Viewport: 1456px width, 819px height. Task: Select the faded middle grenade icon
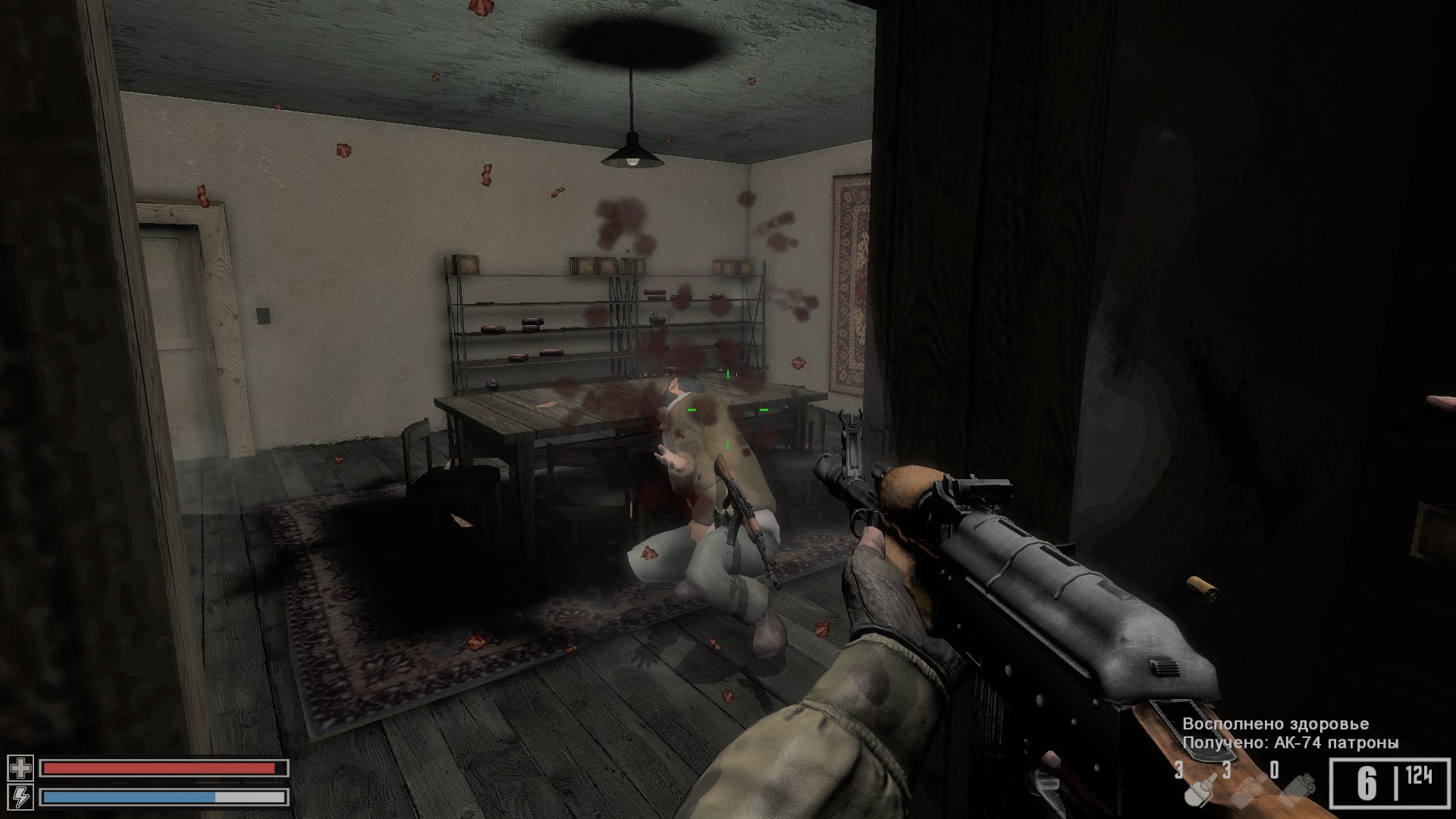[1247, 791]
